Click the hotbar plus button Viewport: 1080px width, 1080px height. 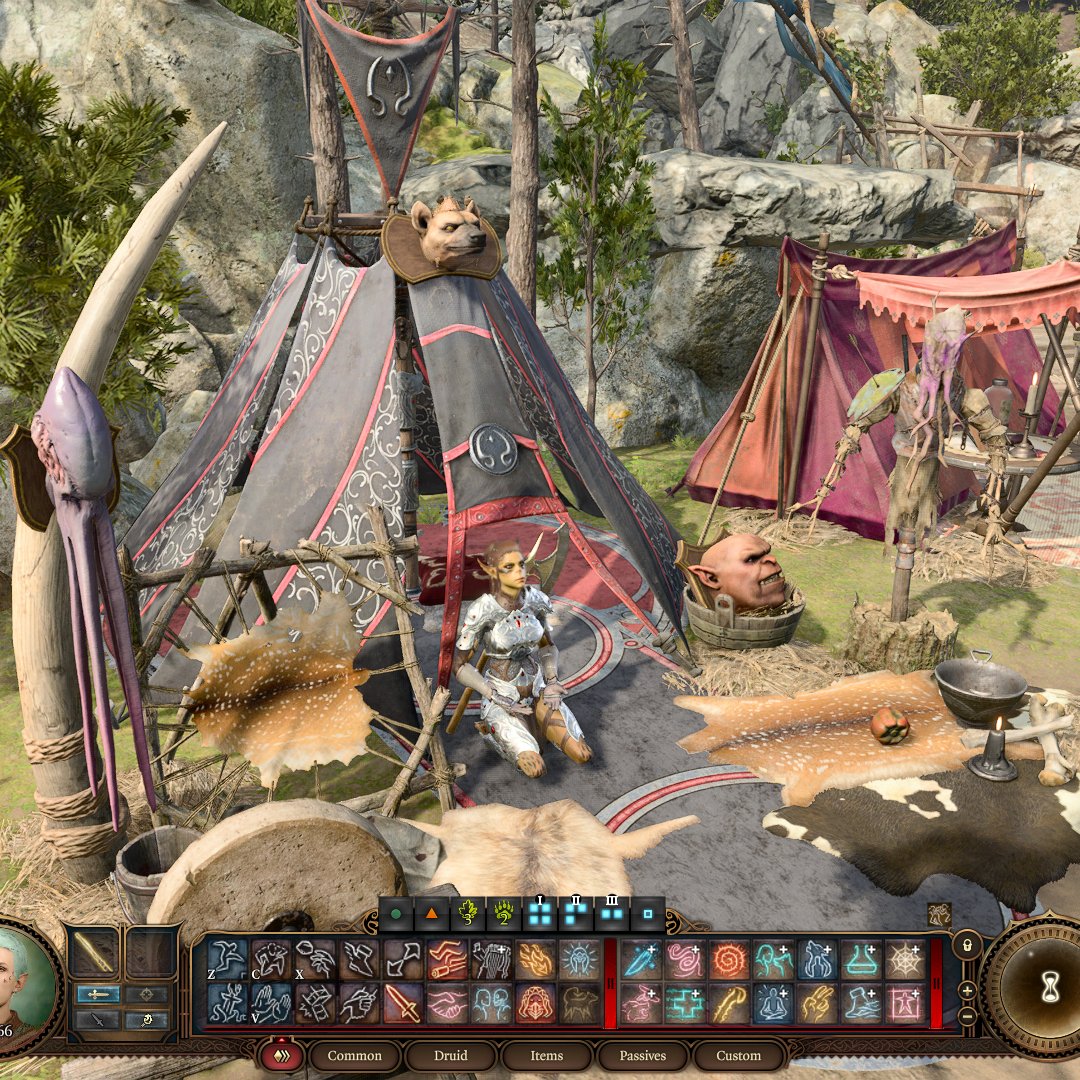tap(967, 990)
